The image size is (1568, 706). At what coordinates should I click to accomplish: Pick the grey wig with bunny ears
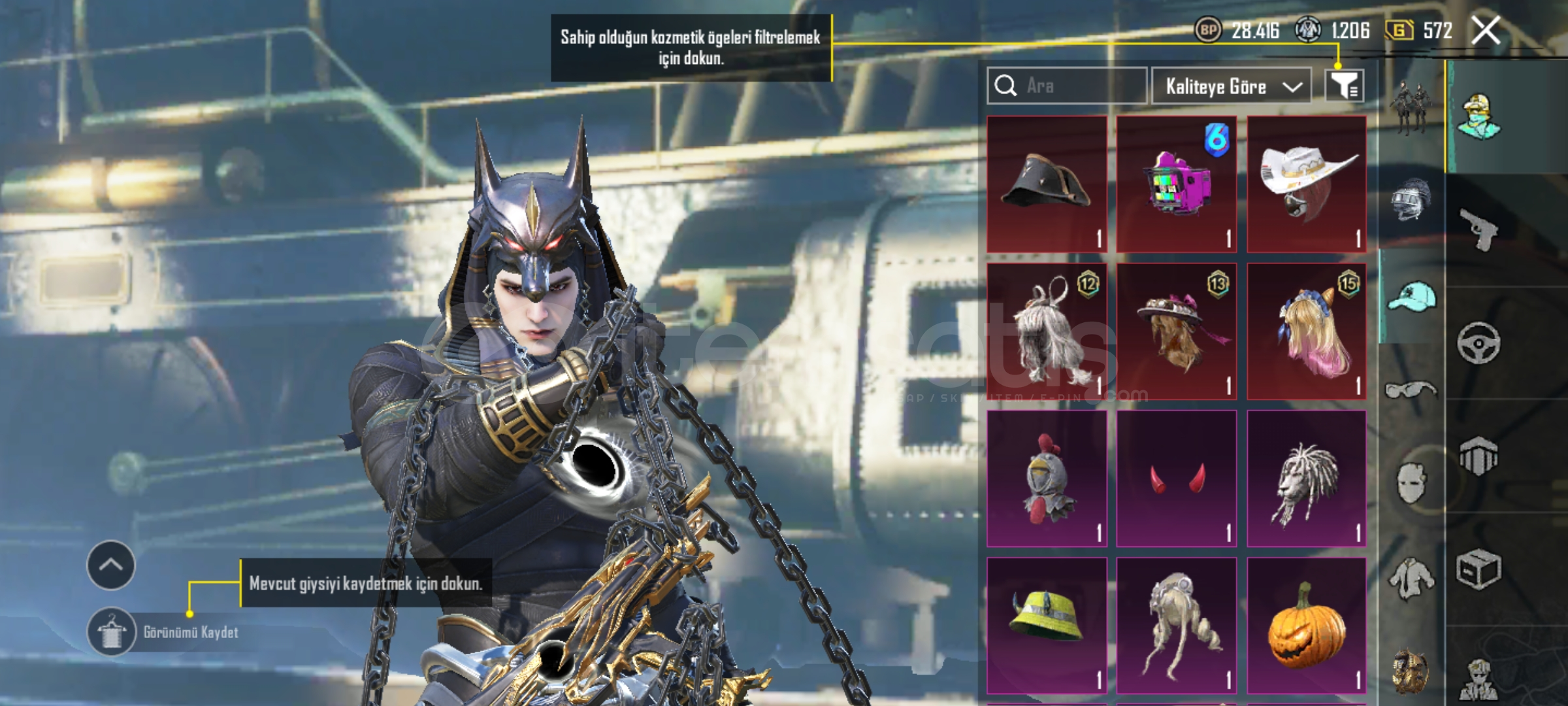pyautogui.click(x=1047, y=331)
